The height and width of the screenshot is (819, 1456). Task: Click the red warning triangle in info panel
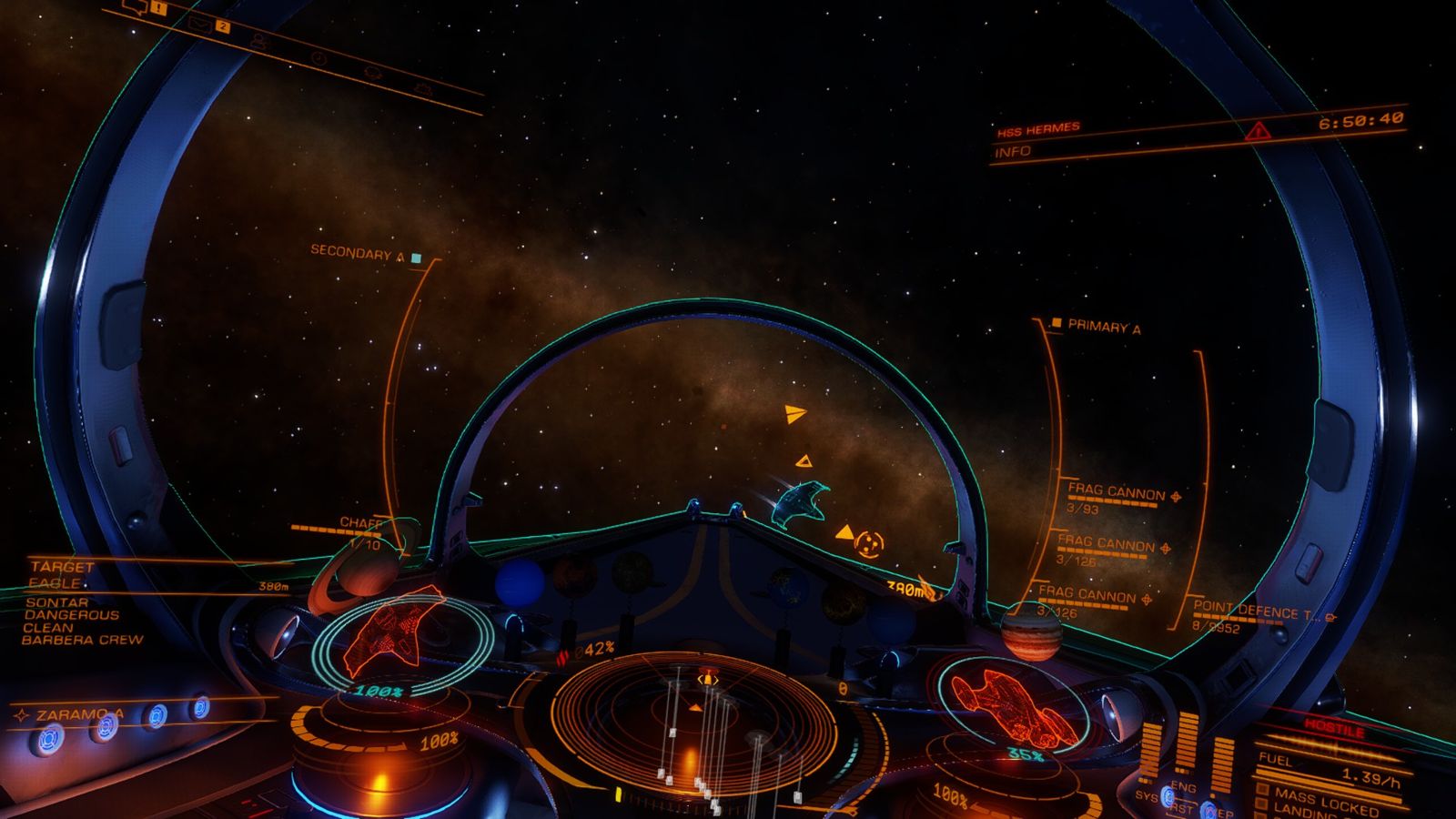(x=1258, y=131)
